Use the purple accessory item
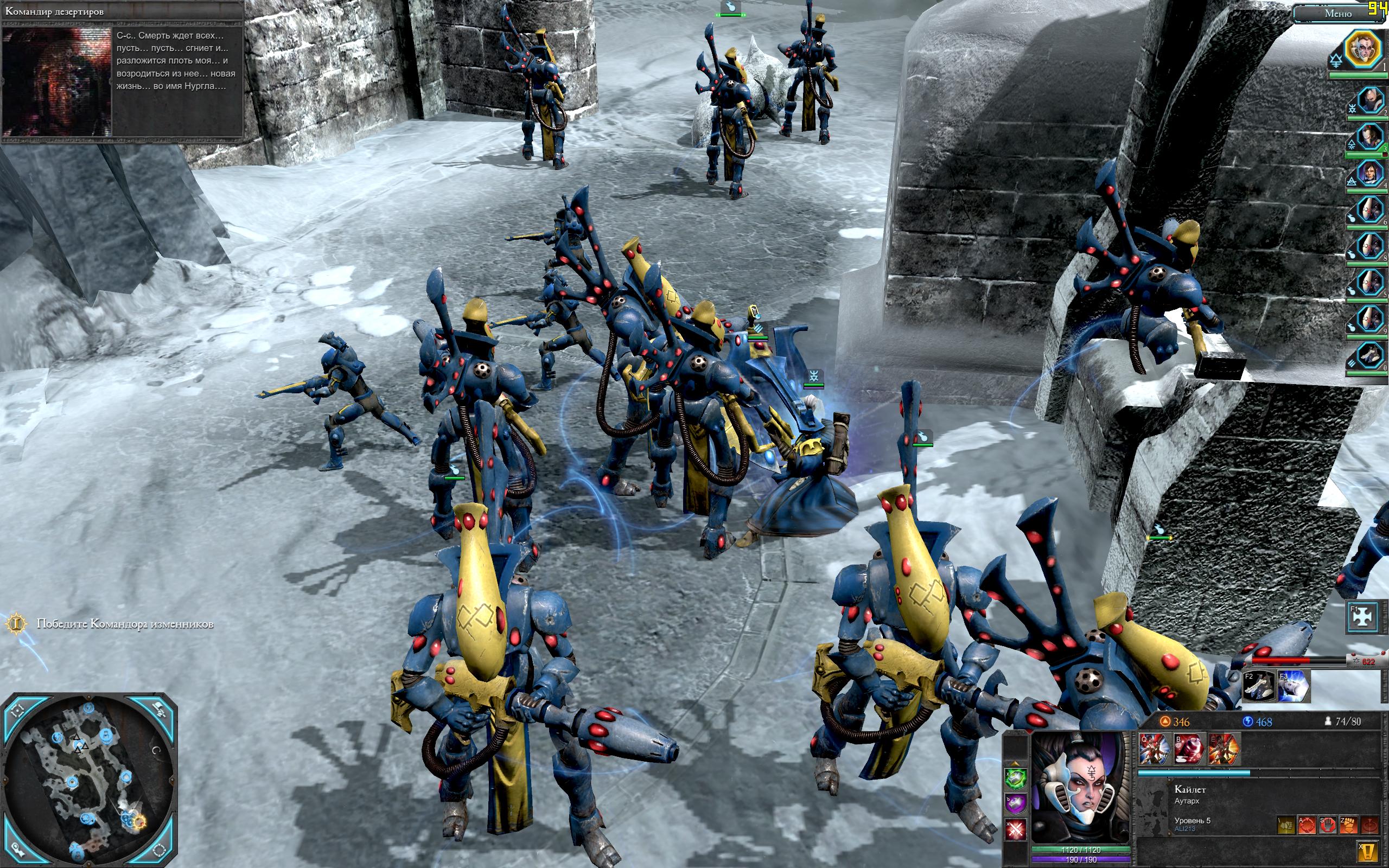 (1015, 803)
